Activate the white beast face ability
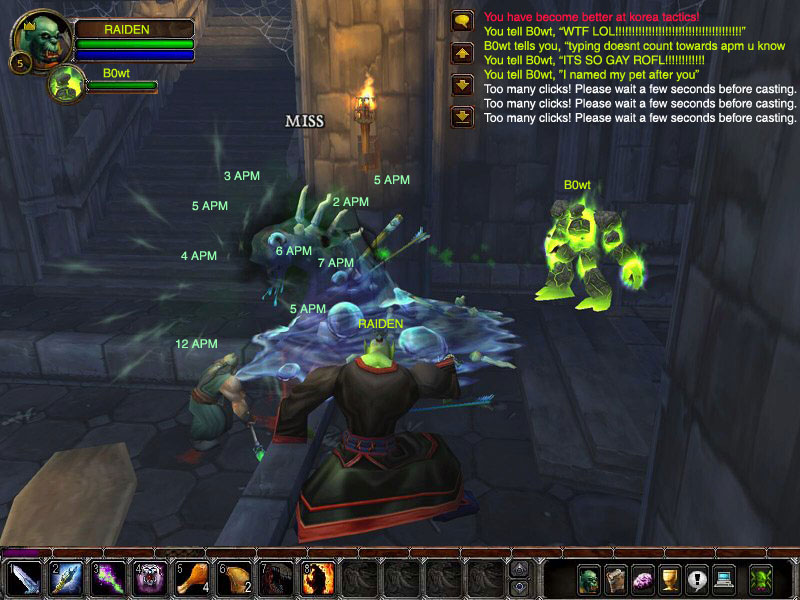Viewport: 800px width, 600px height. (x=150, y=579)
